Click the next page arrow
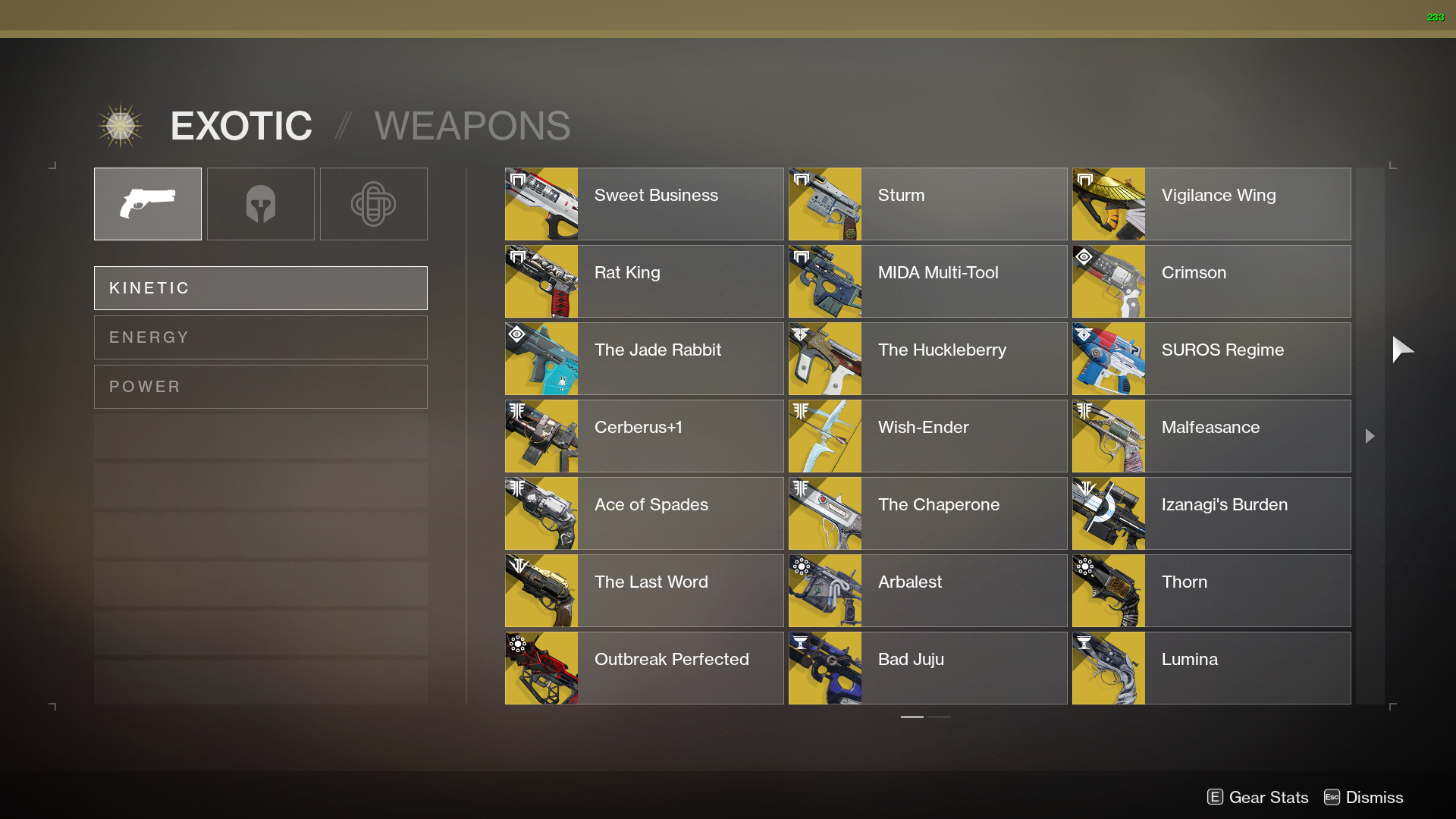 pos(1370,436)
